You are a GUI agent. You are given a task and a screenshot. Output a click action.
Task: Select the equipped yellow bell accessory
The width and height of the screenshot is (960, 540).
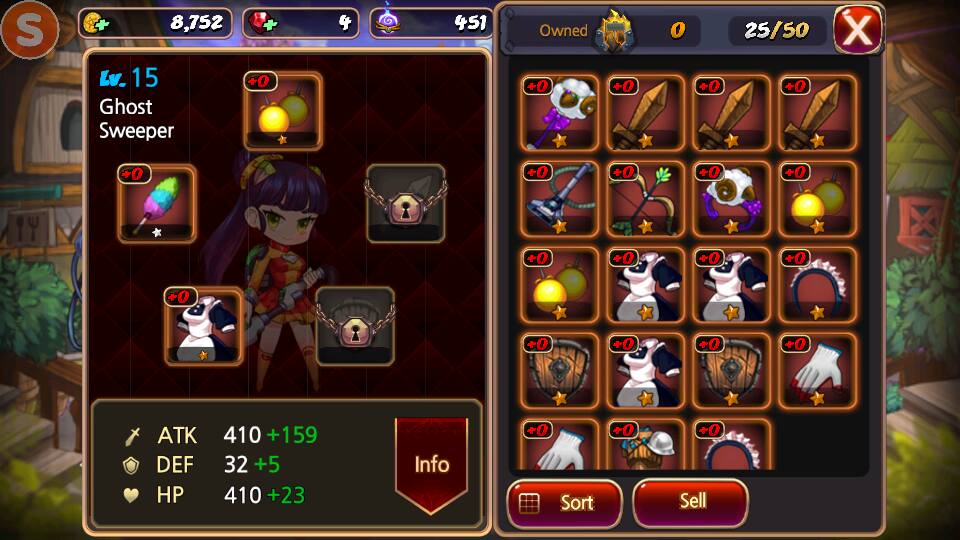pos(283,111)
